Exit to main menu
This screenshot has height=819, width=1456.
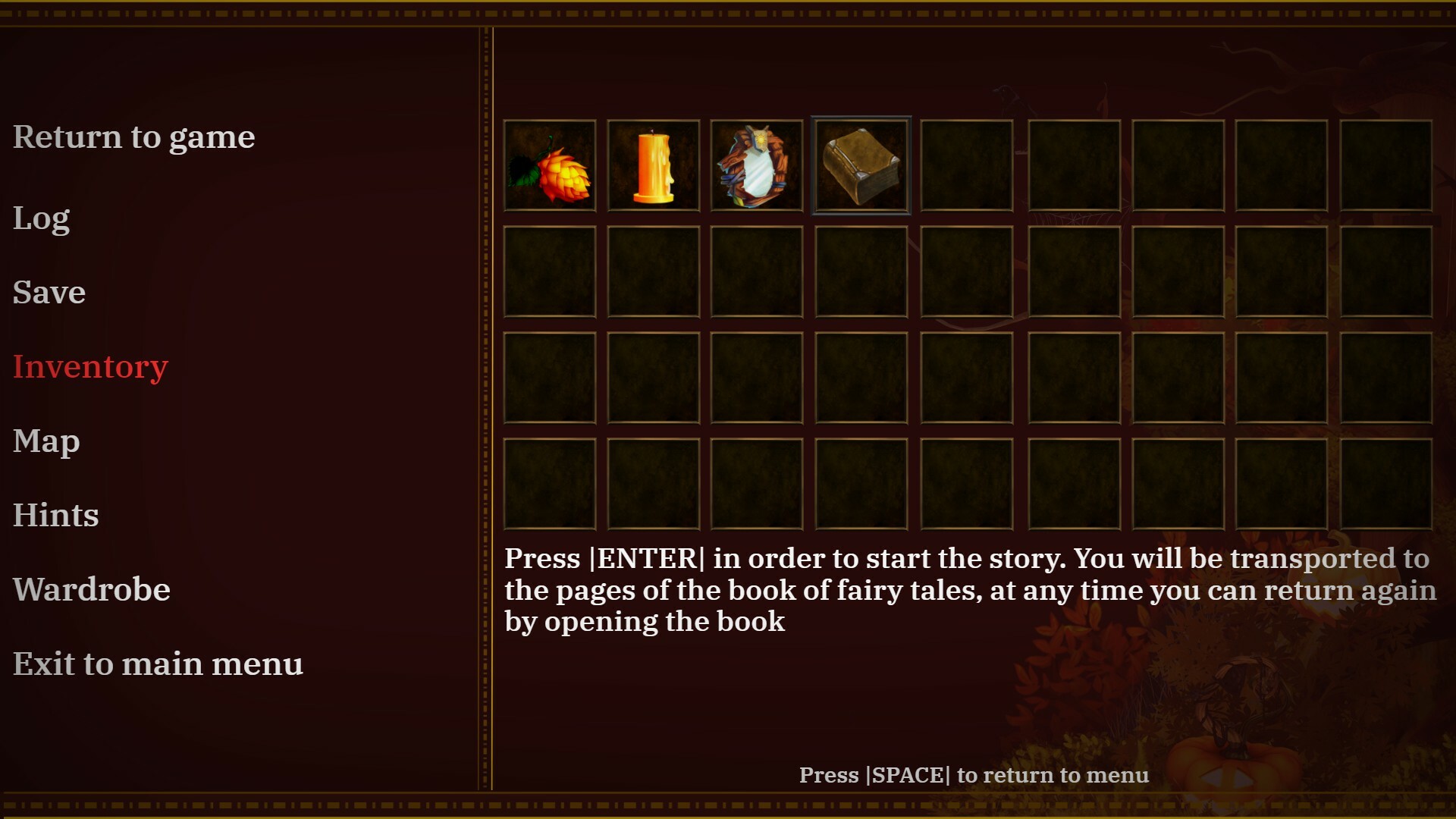pyautogui.click(x=158, y=664)
